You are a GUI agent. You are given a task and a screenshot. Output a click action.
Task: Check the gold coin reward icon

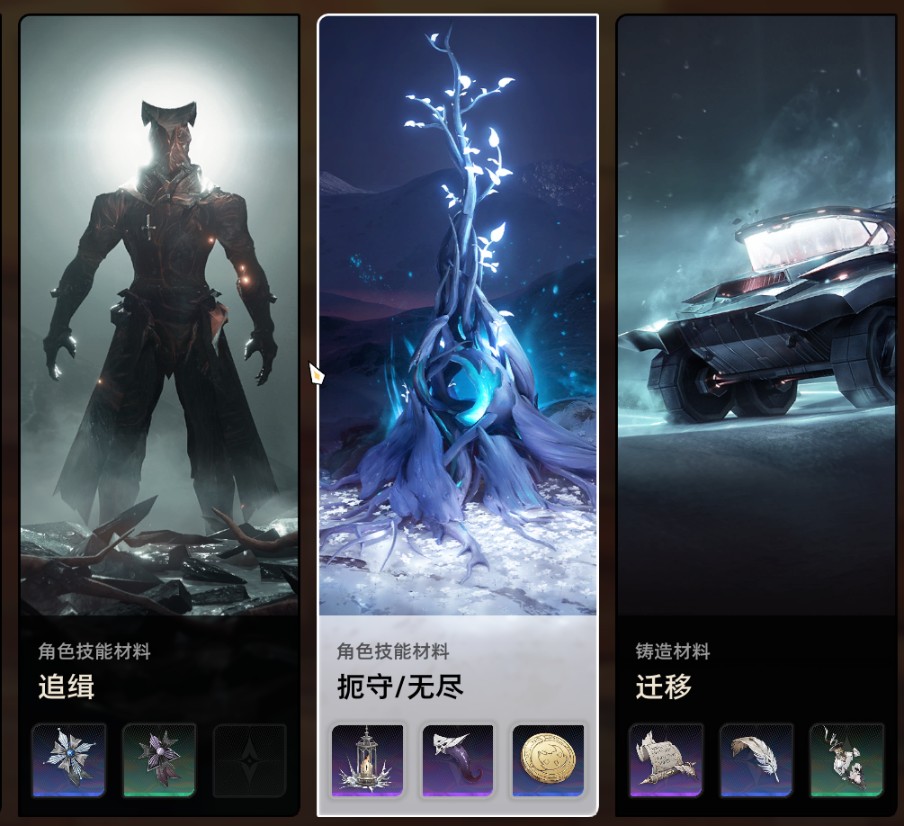tap(548, 760)
